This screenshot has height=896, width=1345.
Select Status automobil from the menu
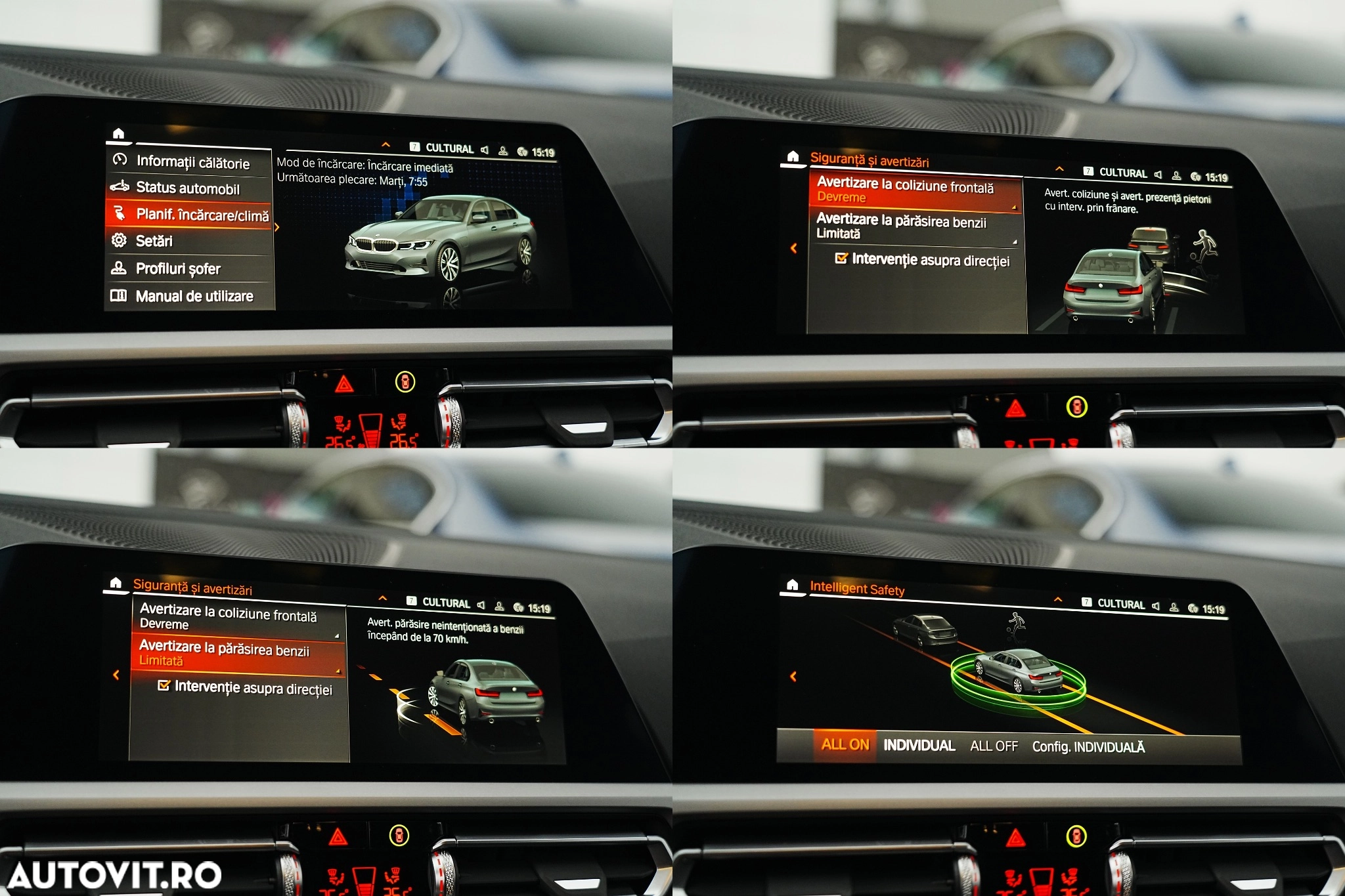[x=187, y=188]
